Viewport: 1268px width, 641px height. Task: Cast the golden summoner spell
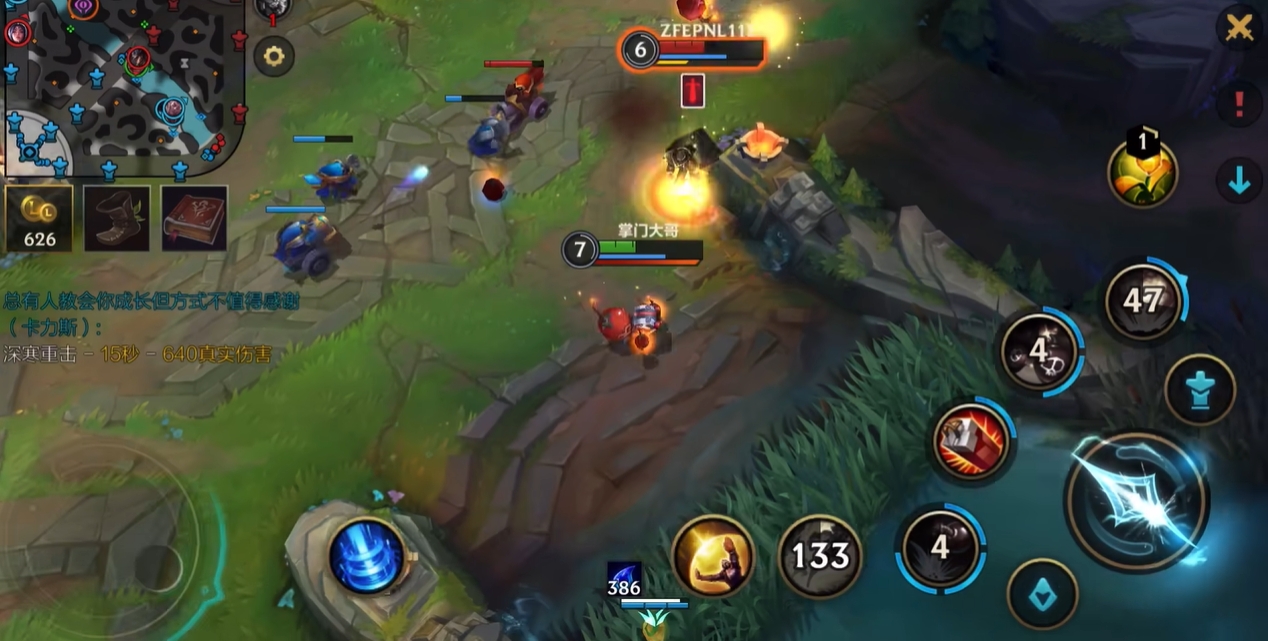click(x=713, y=556)
